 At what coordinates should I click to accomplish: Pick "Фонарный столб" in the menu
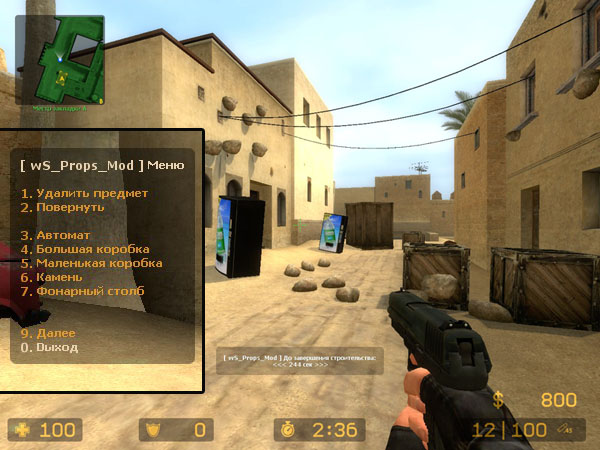[83, 291]
